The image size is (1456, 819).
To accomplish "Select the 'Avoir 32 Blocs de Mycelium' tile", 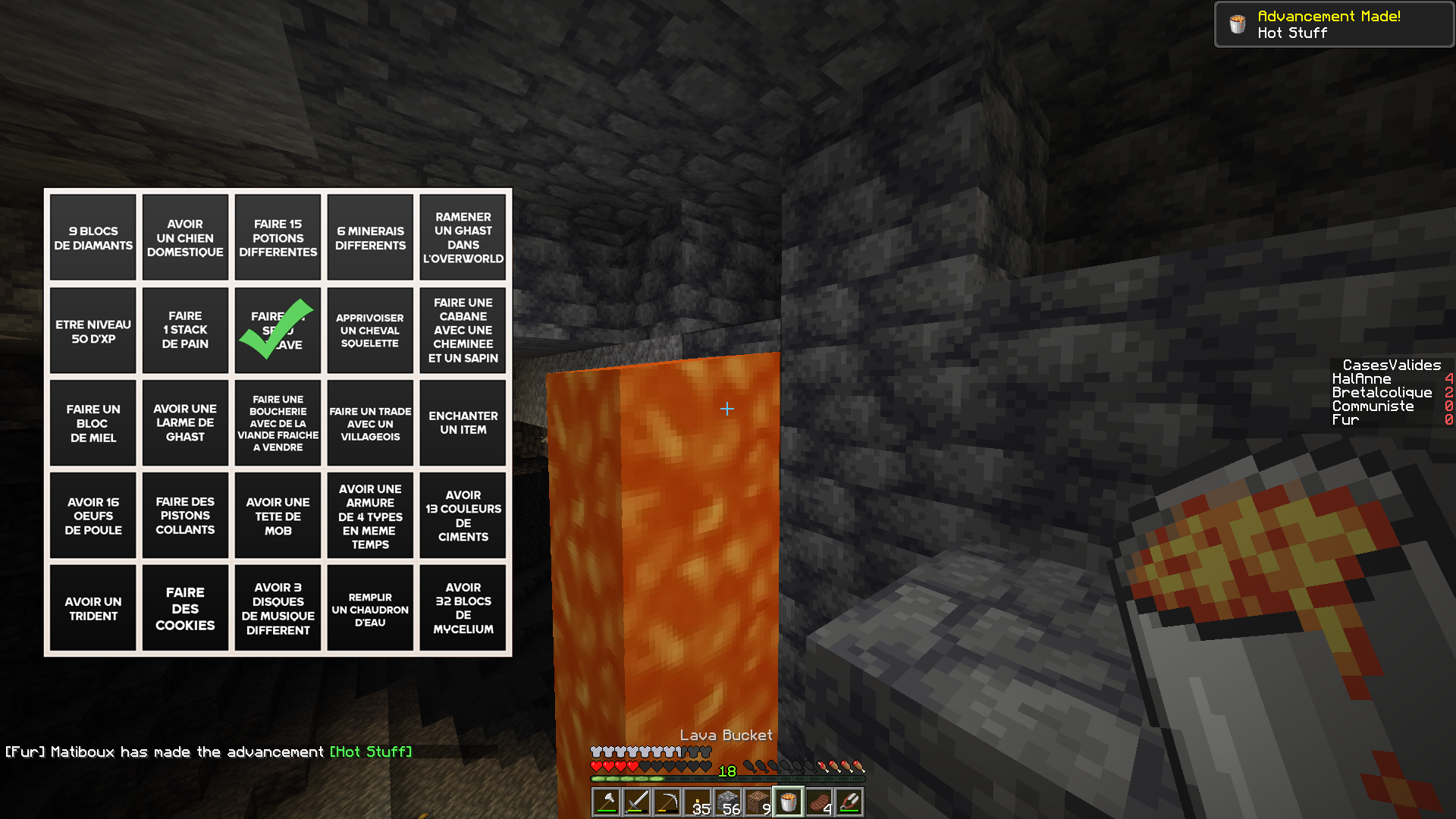I will (x=463, y=608).
